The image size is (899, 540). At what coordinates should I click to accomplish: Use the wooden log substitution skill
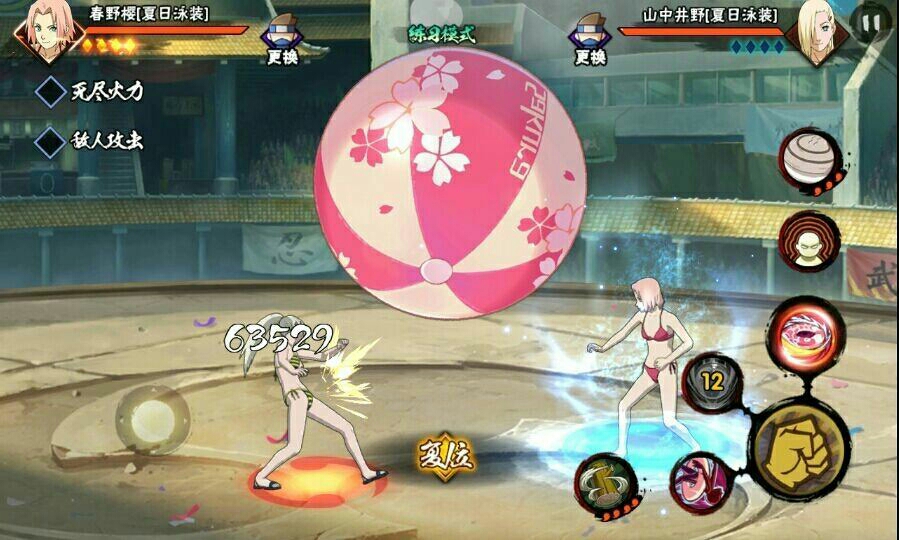(x=605, y=481)
